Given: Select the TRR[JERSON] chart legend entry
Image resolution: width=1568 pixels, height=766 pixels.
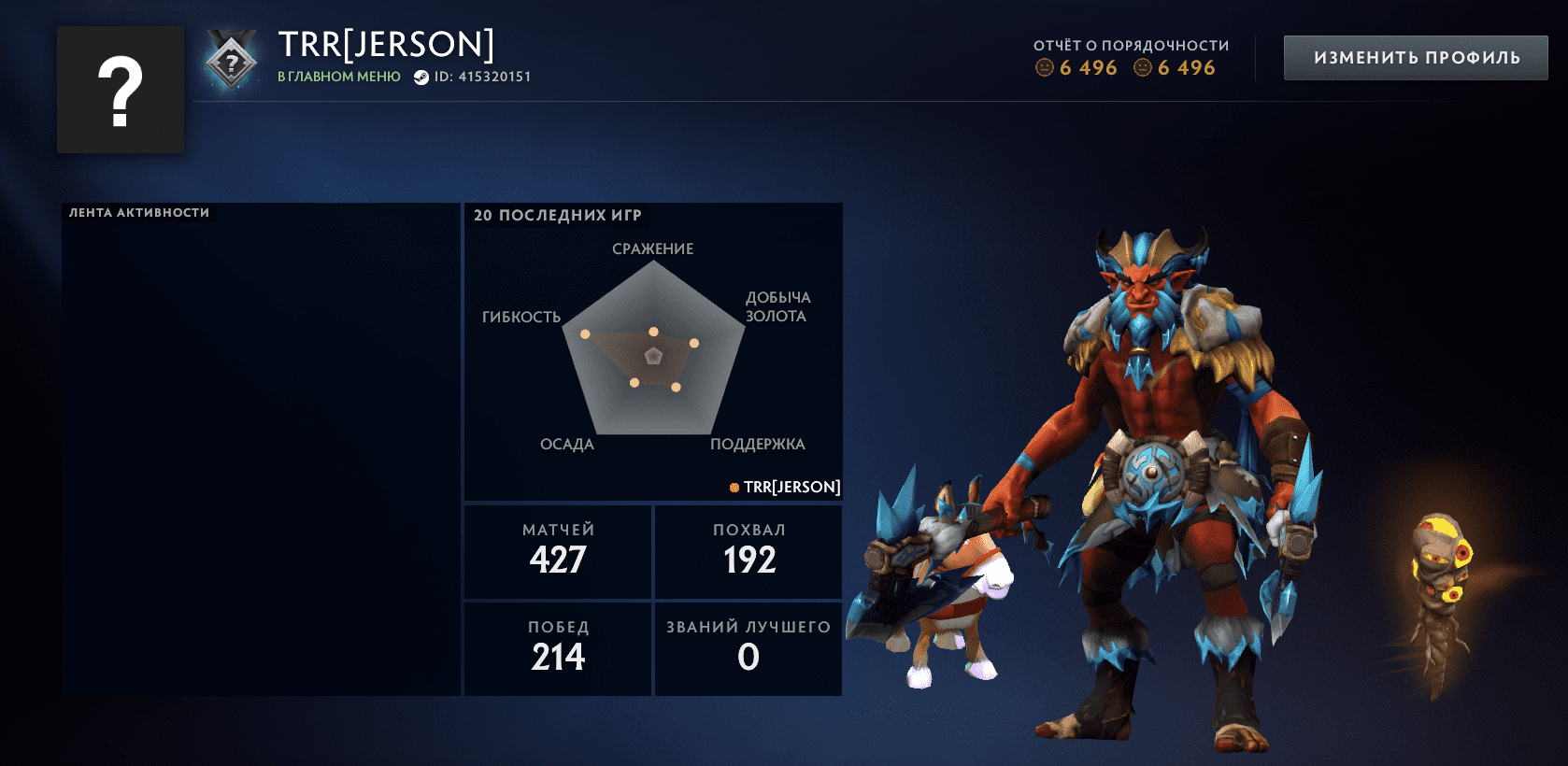Looking at the screenshot, I should coord(785,487).
